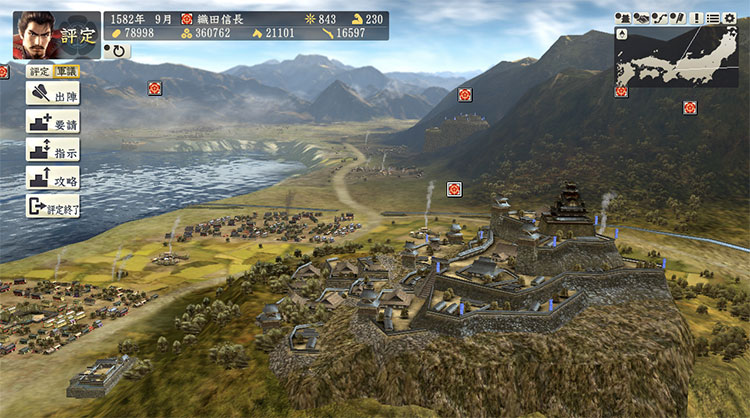
Task: Open the list menu icon
Action: 712,18
